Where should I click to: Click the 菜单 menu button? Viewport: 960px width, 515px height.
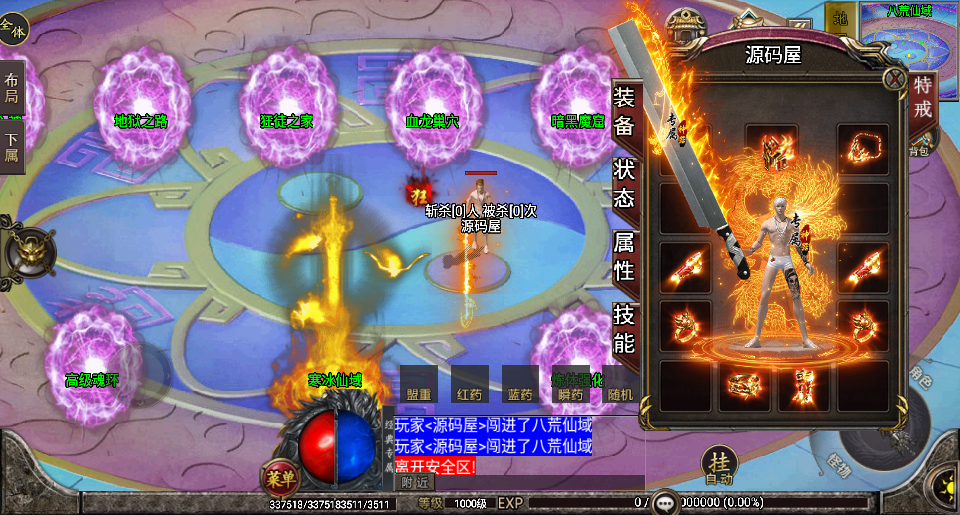(278, 477)
